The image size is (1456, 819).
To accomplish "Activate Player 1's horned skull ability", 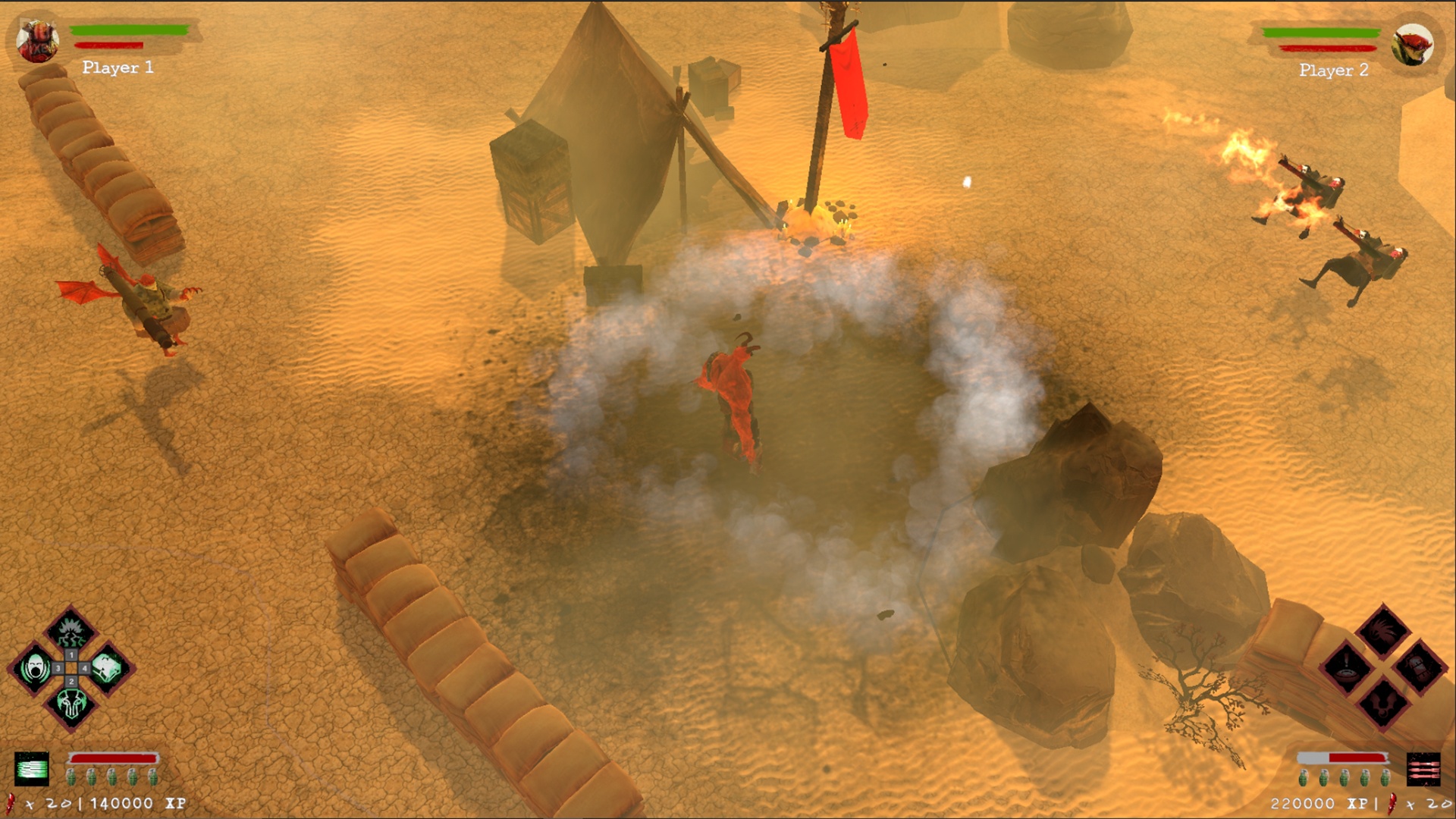I will pyautogui.click(x=71, y=705).
